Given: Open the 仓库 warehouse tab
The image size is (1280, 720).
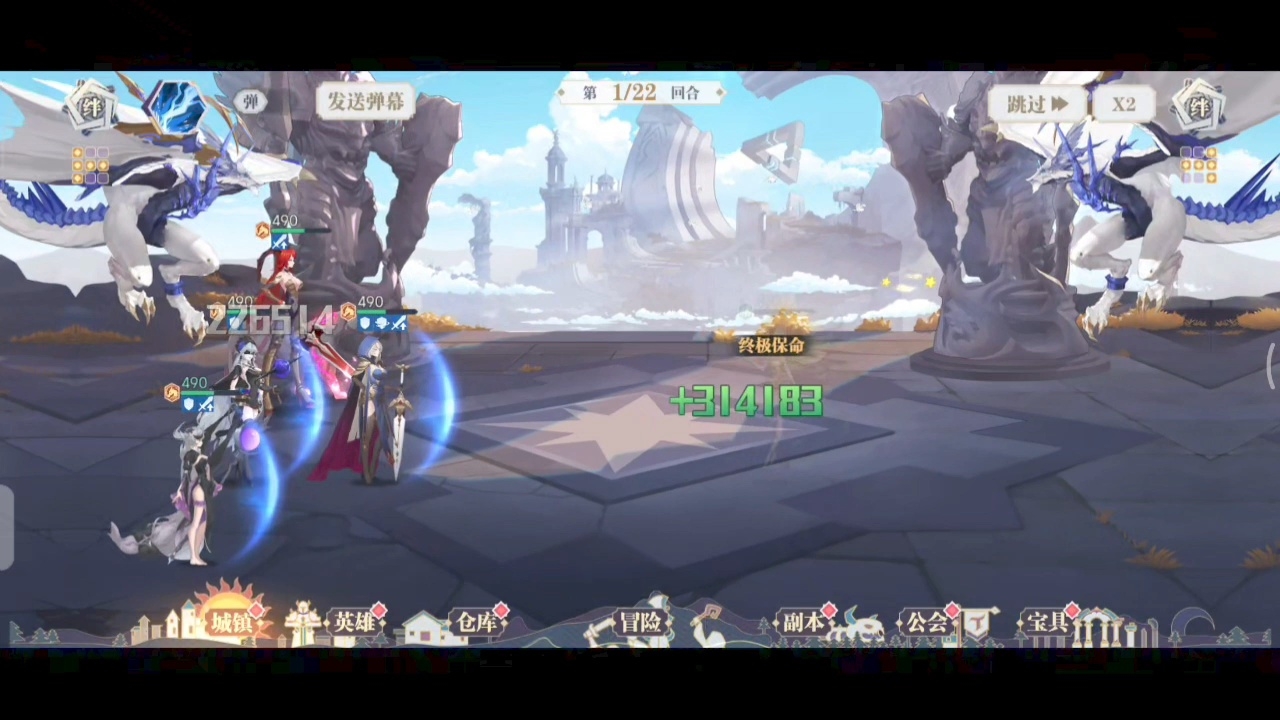Looking at the screenshot, I should (x=476, y=622).
